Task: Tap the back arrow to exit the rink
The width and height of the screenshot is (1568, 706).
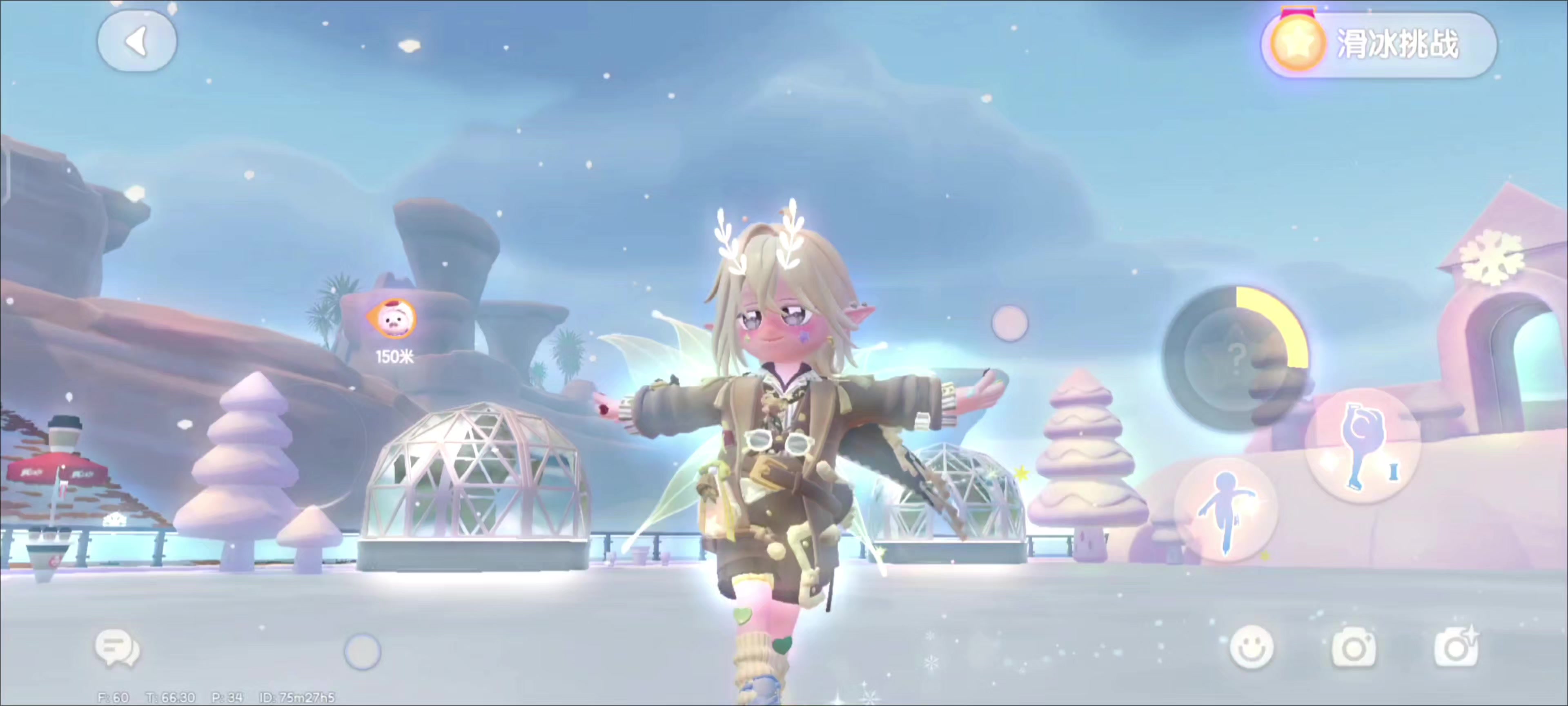Action: pyautogui.click(x=137, y=40)
